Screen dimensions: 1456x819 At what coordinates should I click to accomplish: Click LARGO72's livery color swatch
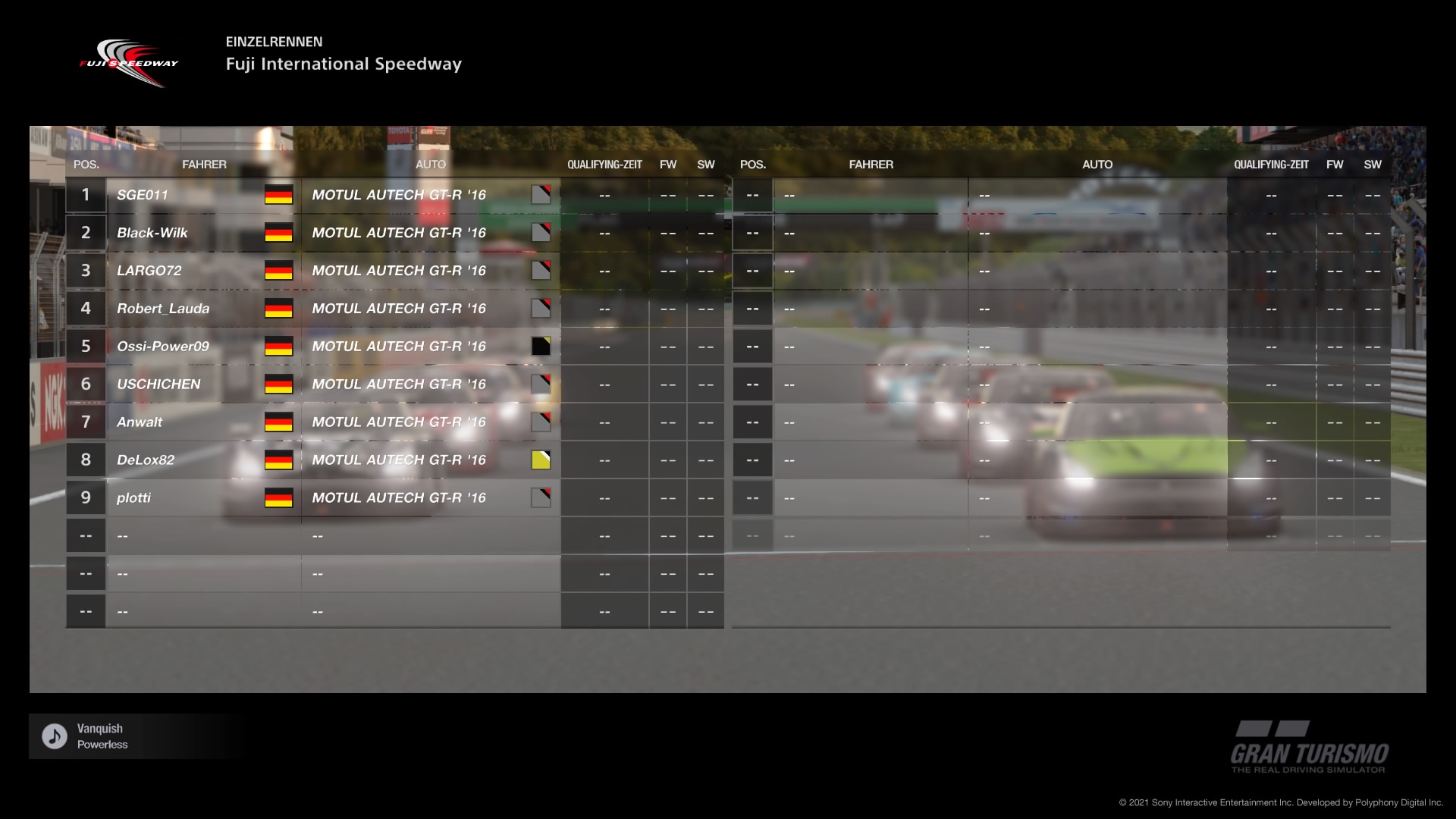click(x=543, y=270)
